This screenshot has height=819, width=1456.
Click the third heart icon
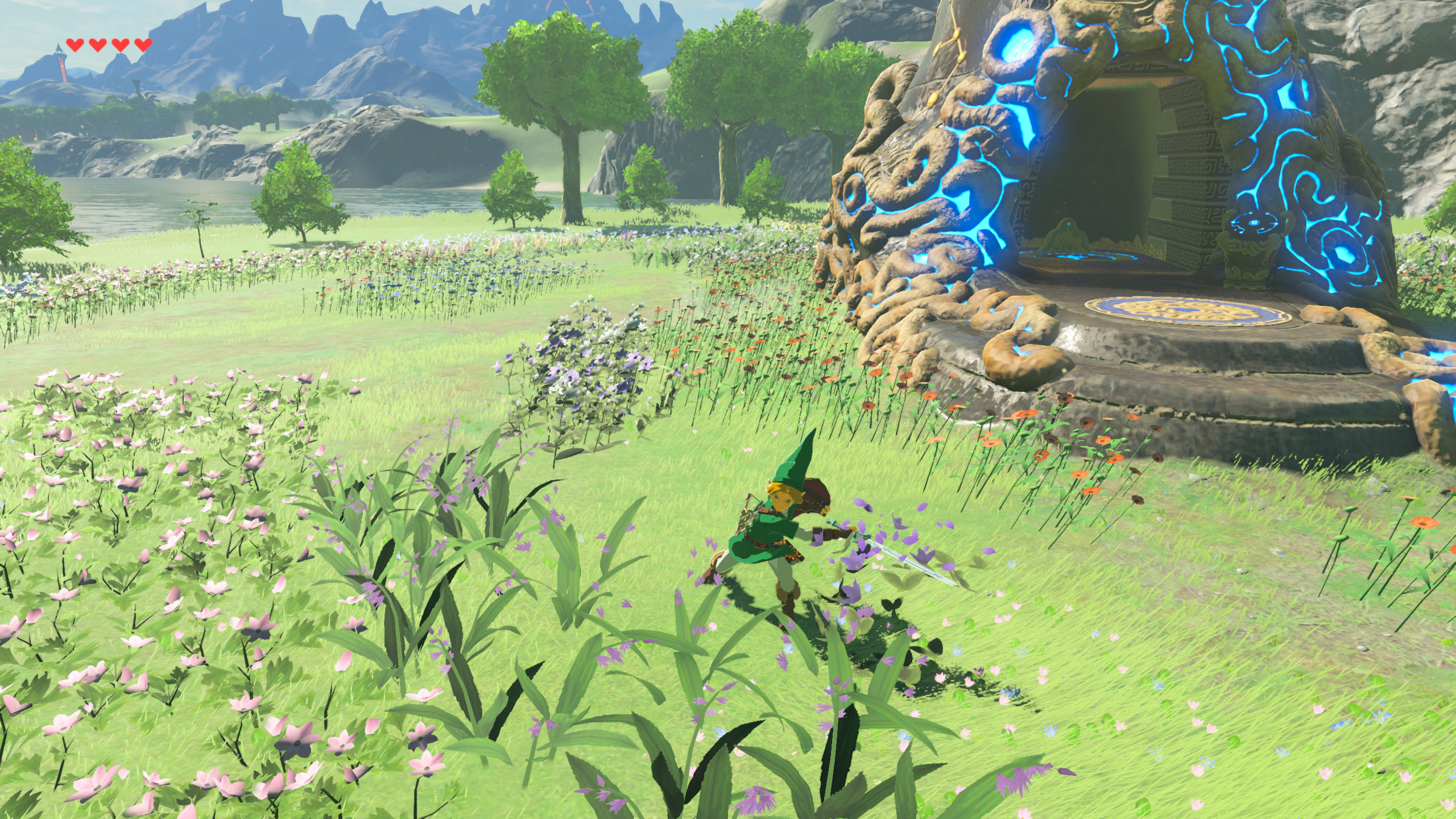click(121, 45)
